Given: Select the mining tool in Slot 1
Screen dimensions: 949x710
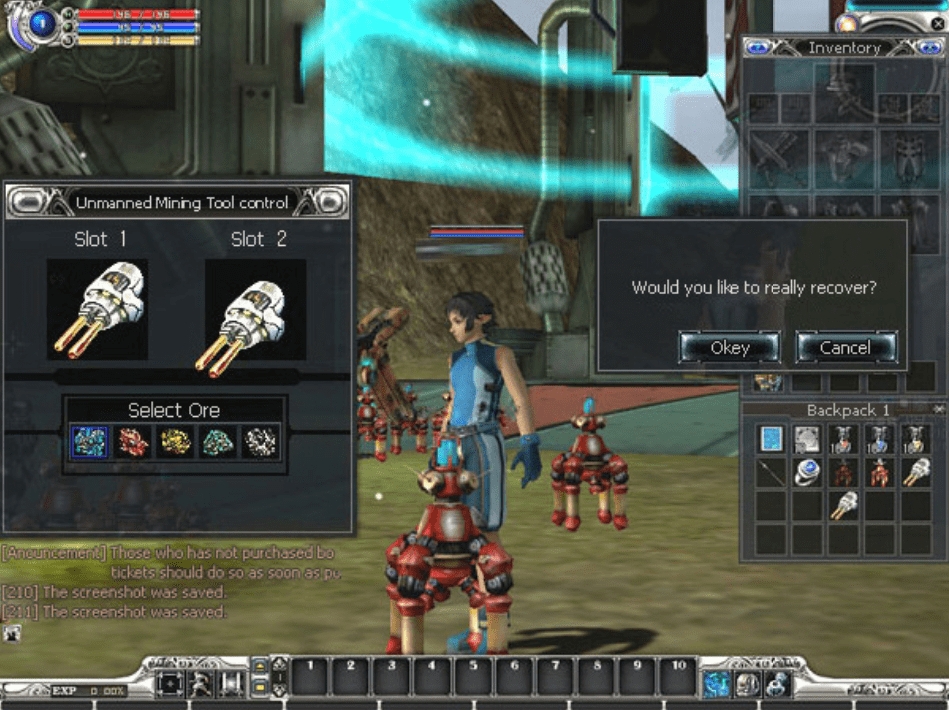Looking at the screenshot, I should [97, 309].
